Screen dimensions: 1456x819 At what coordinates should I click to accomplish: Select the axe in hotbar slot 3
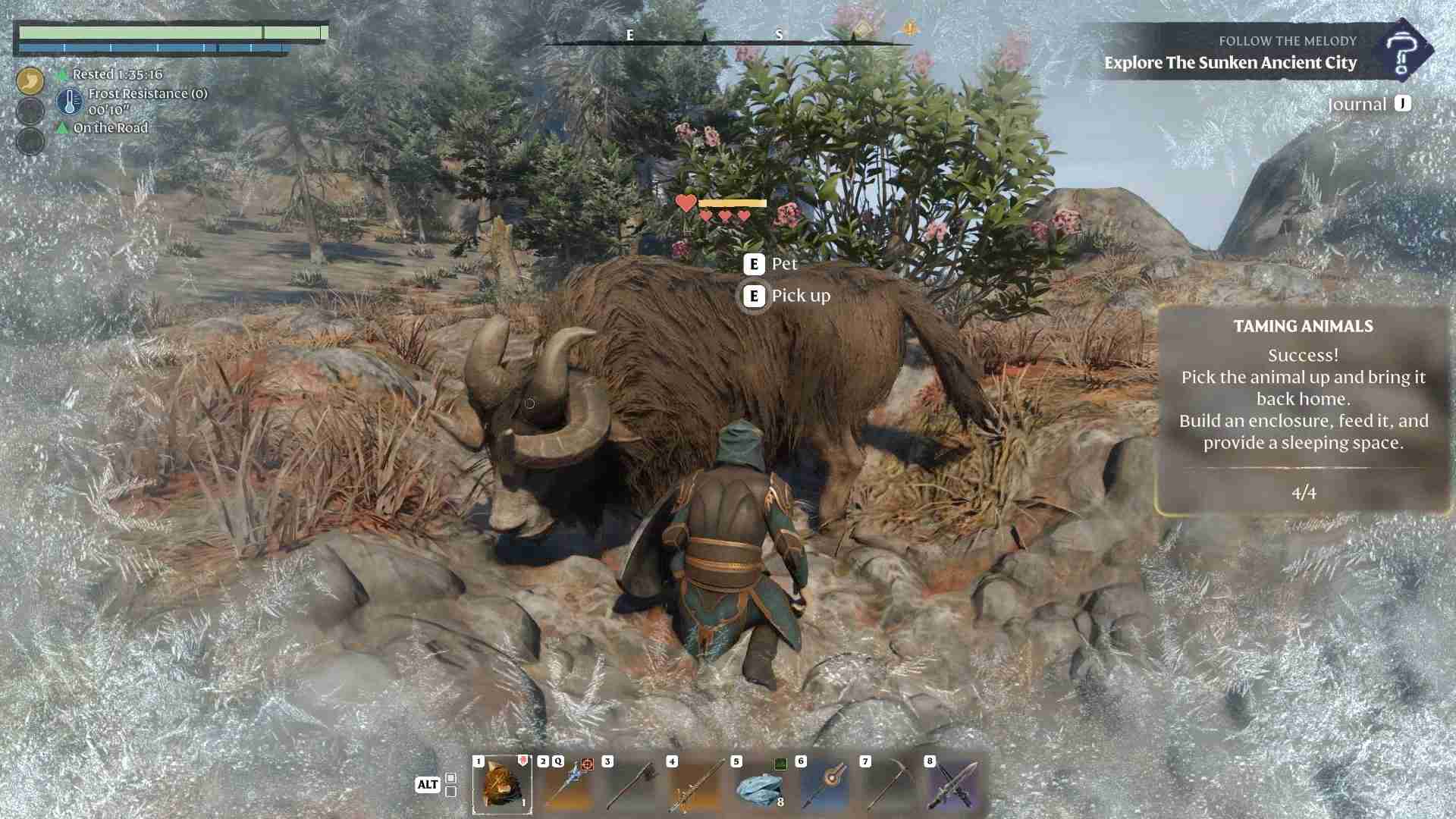632,789
